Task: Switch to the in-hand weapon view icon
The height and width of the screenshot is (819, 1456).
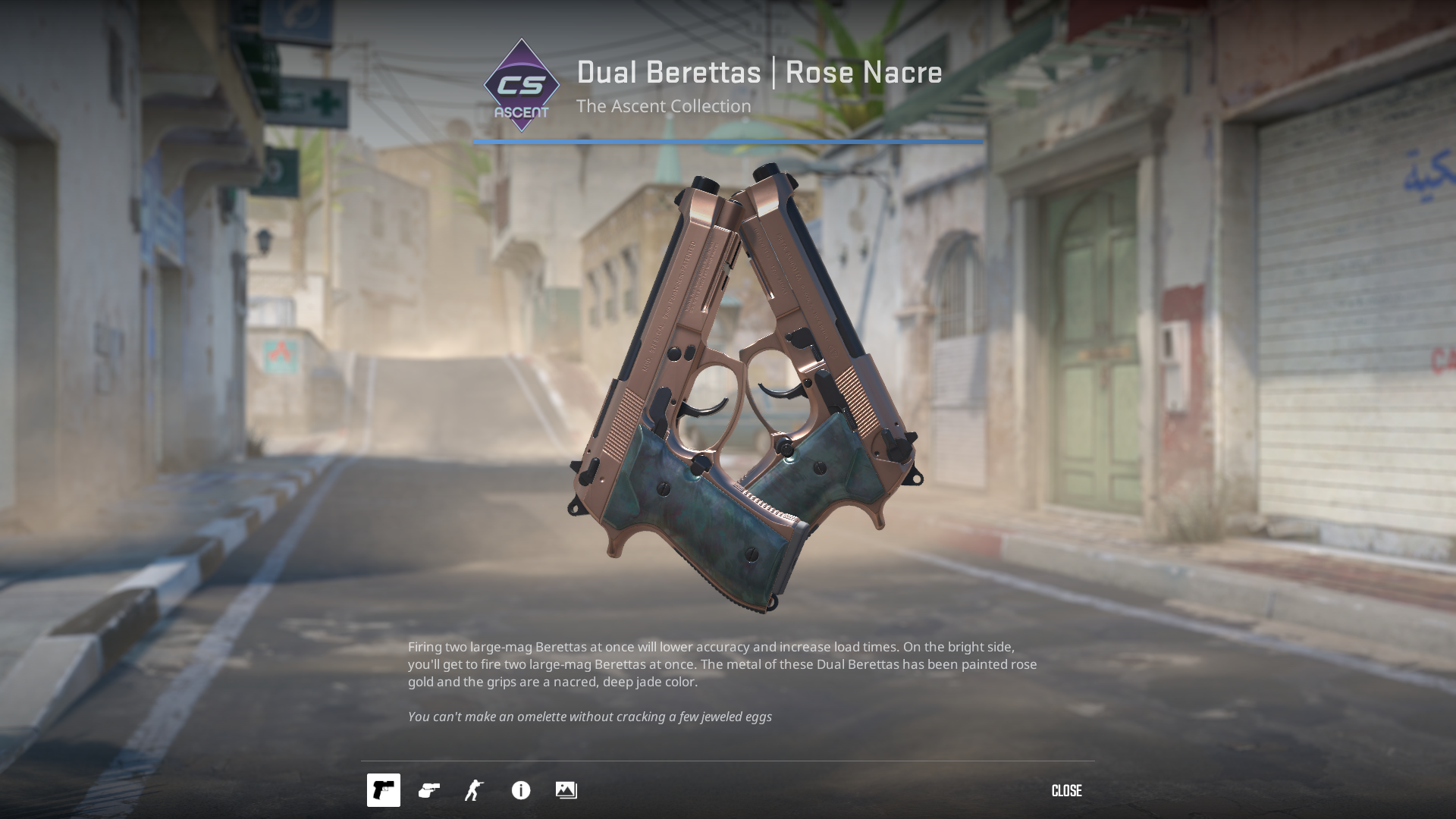Action: pyautogui.click(x=429, y=790)
